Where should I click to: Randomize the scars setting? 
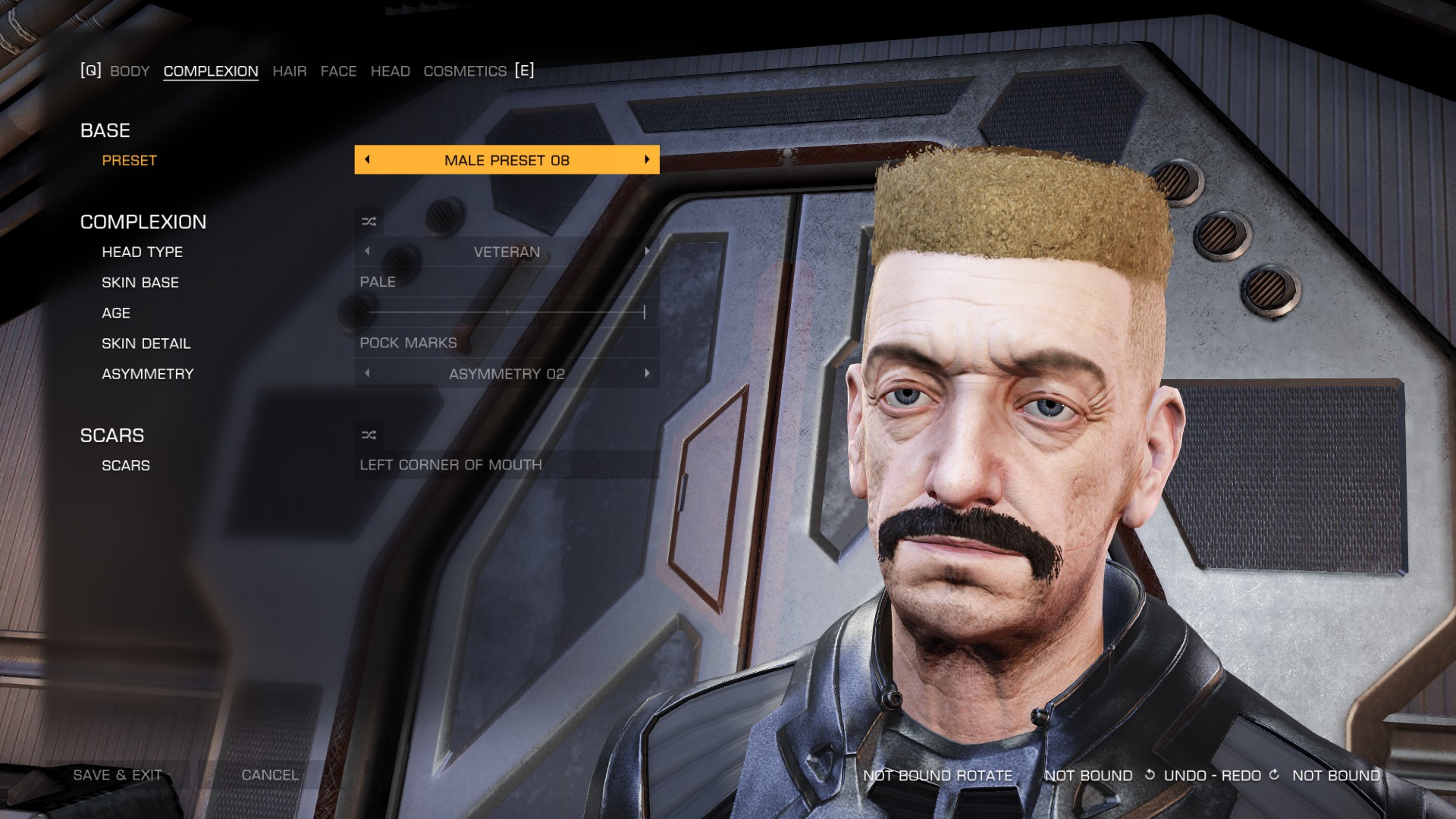point(369,435)
